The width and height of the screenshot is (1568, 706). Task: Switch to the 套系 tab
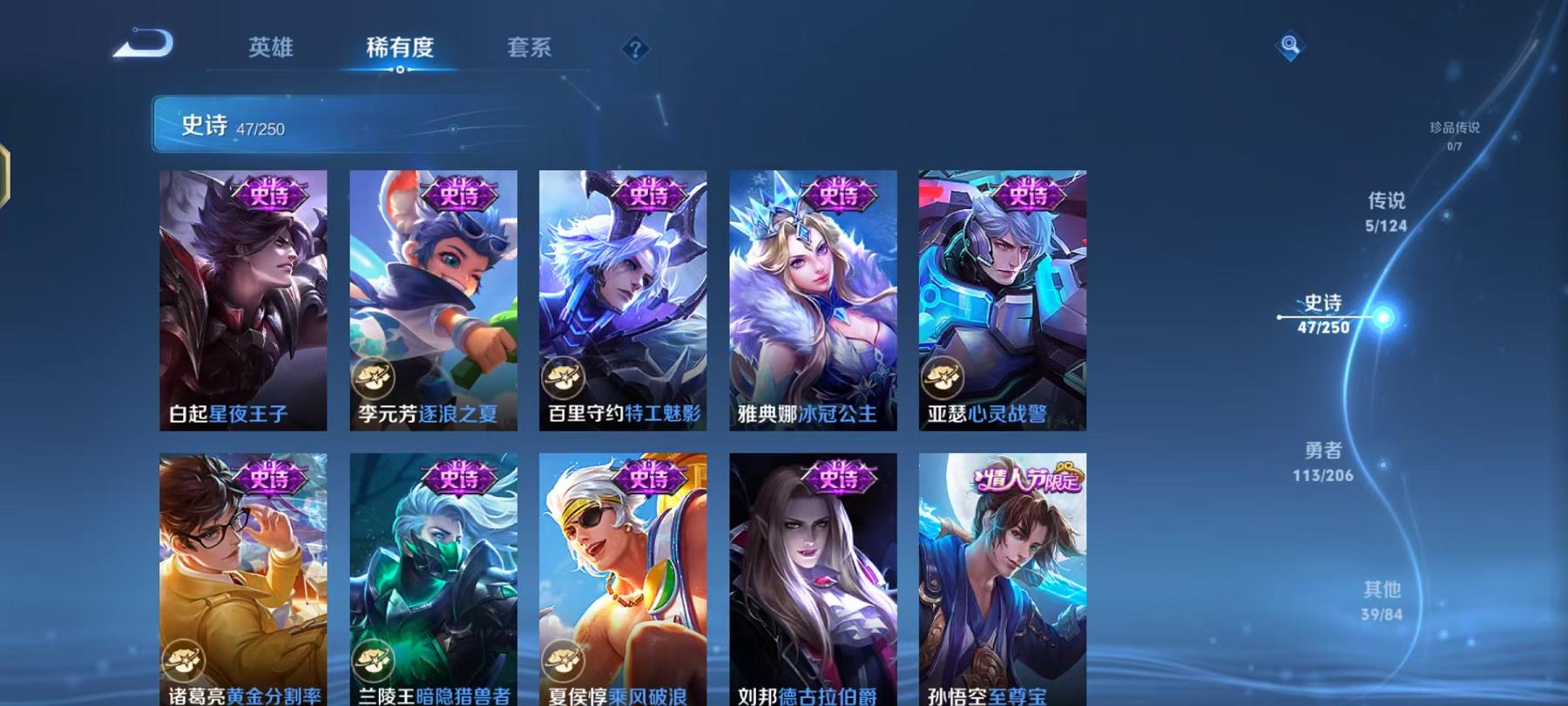531,50
